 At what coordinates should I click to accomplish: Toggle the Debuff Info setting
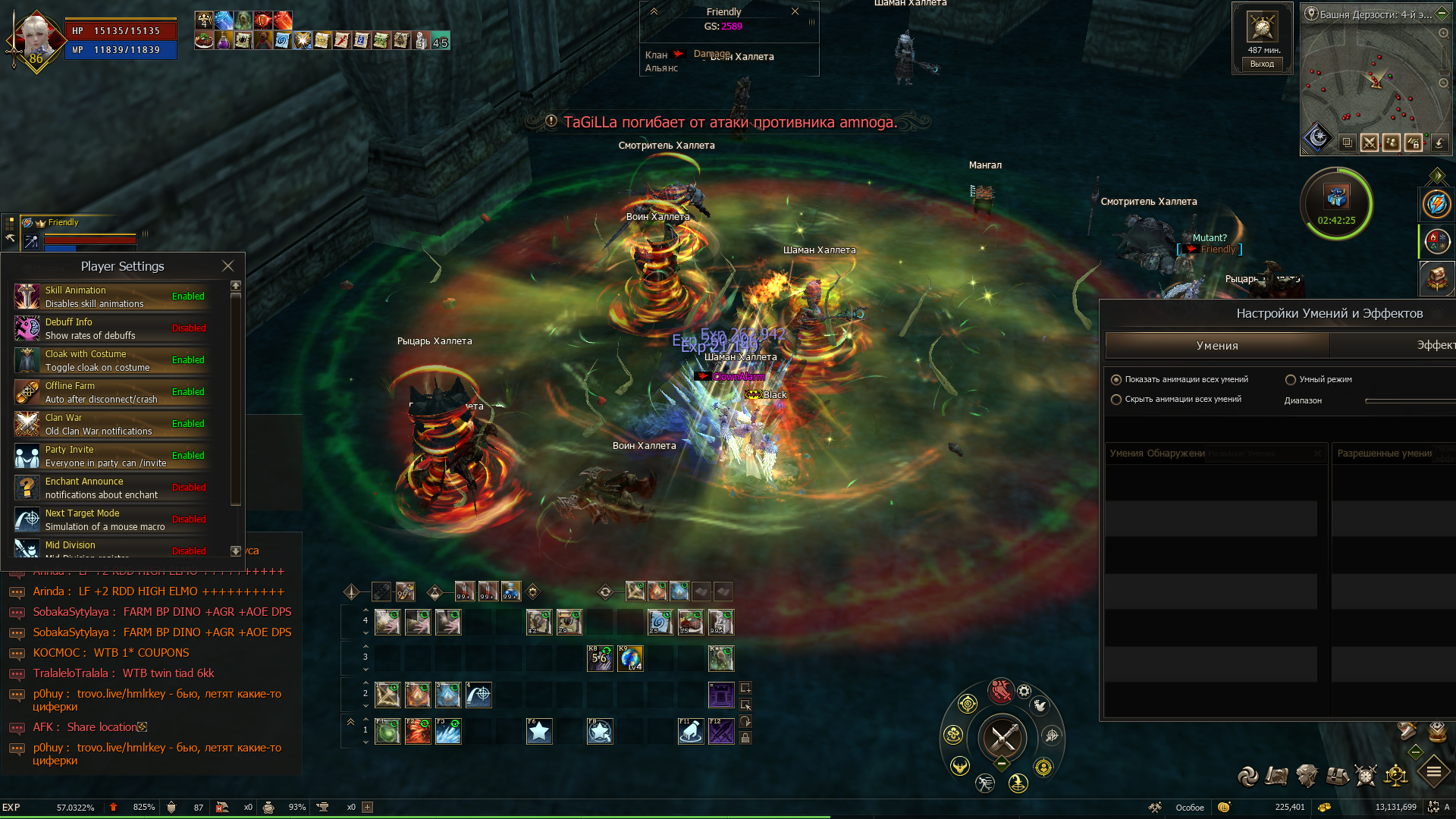188,328
